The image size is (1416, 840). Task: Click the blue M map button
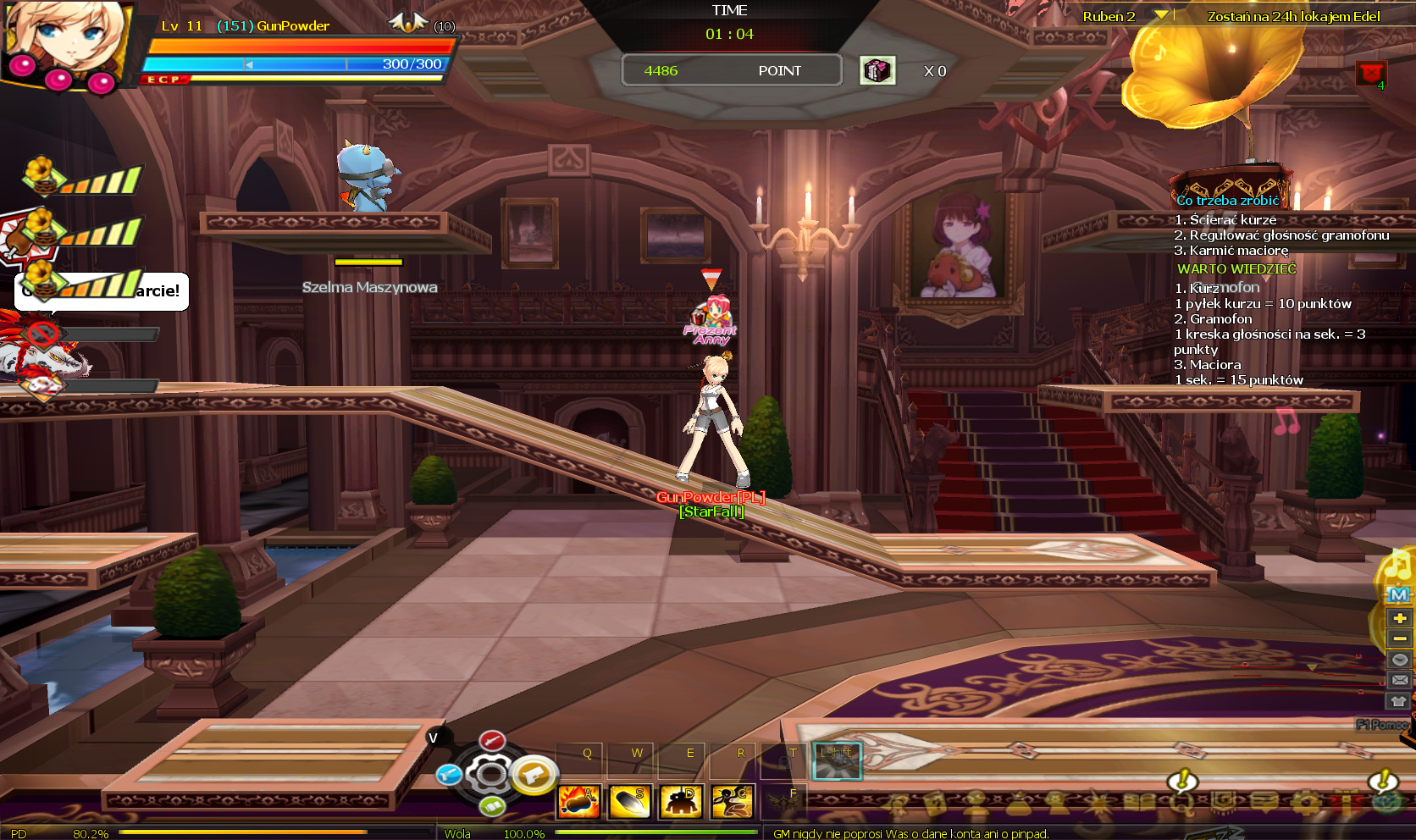pos(1399,595)
